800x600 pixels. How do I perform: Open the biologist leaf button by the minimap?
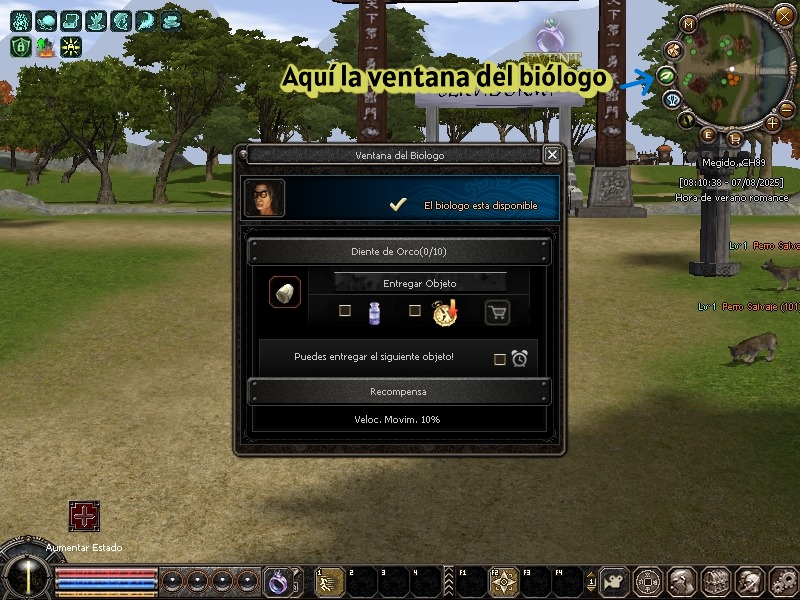[x=664, y=76]
